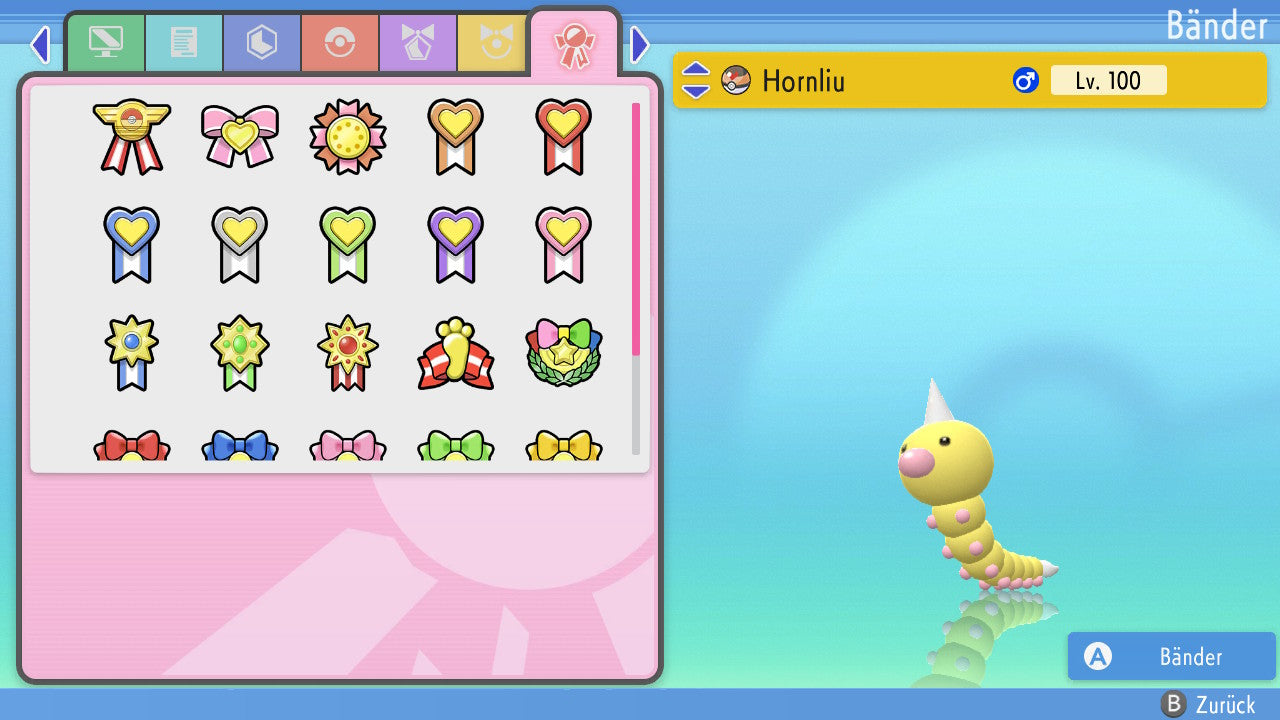Pick the yellow footprint ribbon

[455, 353]
